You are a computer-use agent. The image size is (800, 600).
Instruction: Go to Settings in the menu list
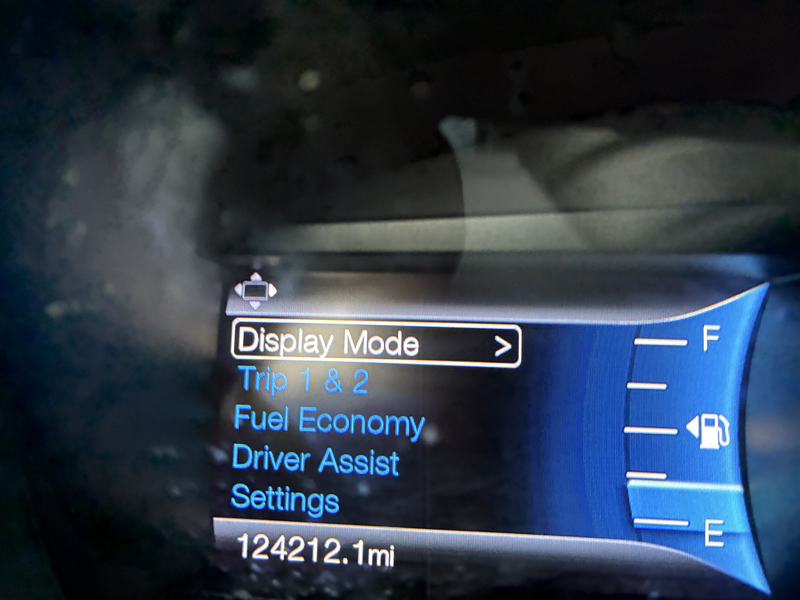tap(285, 498)
